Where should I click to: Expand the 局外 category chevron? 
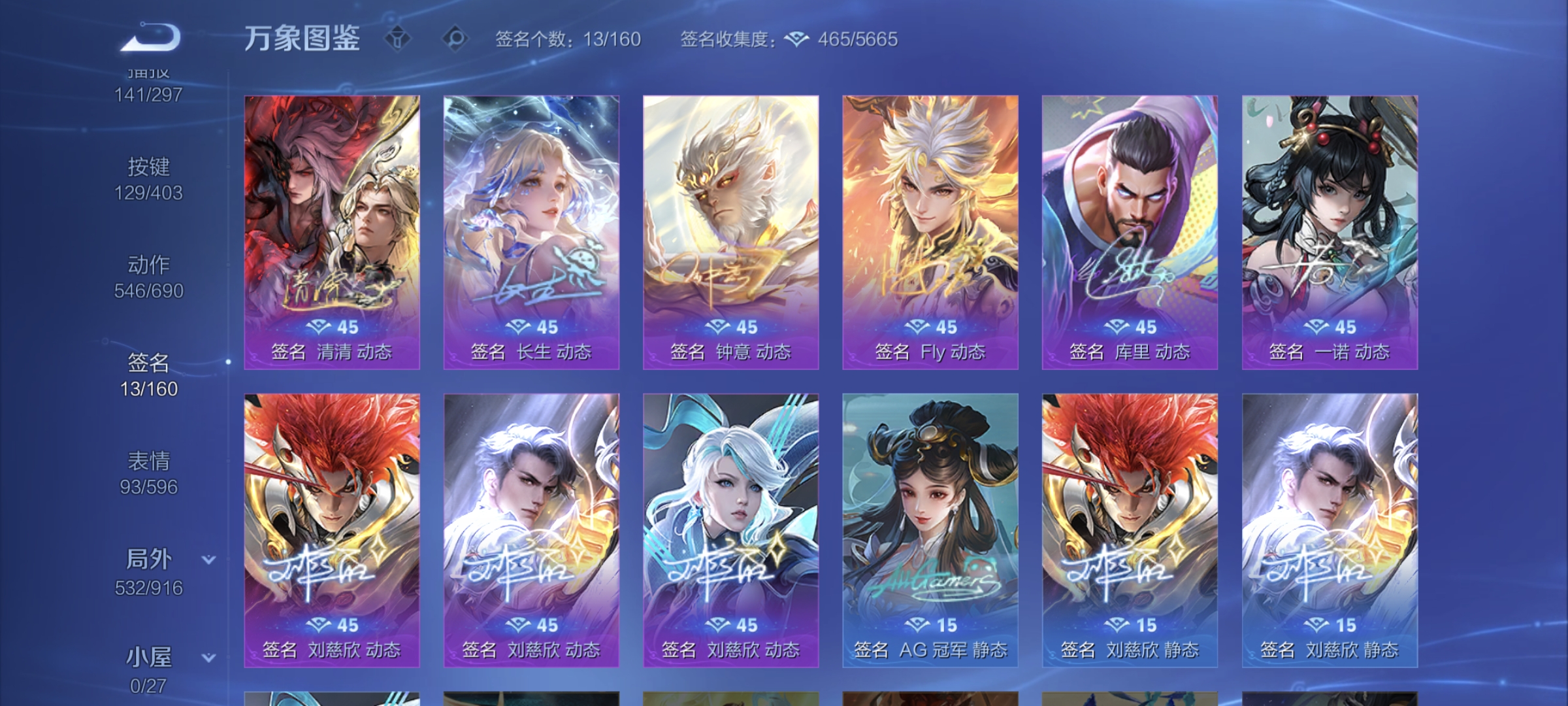click(208, 559)
